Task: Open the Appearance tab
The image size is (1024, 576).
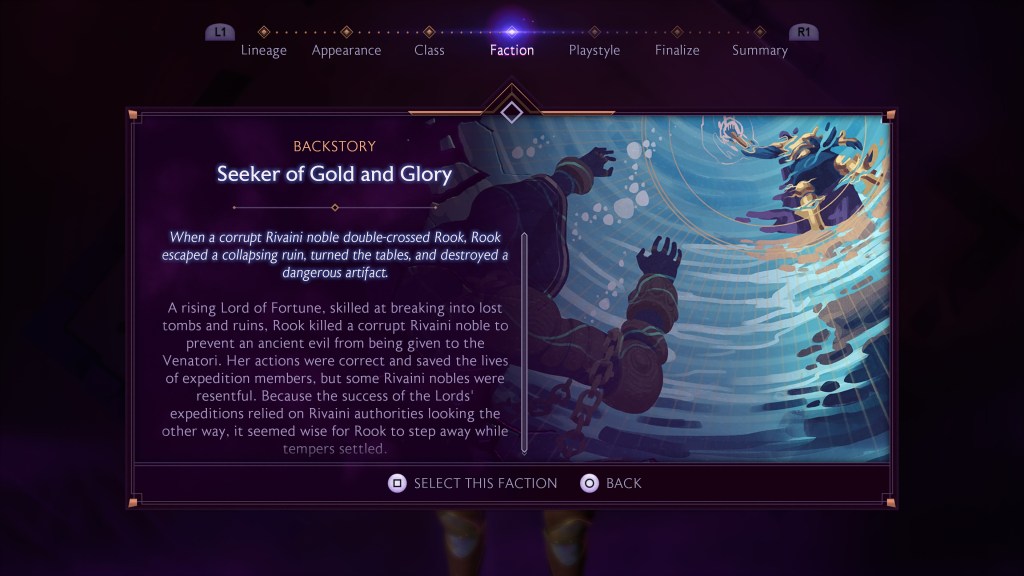Action: click(x=346, y=50)
